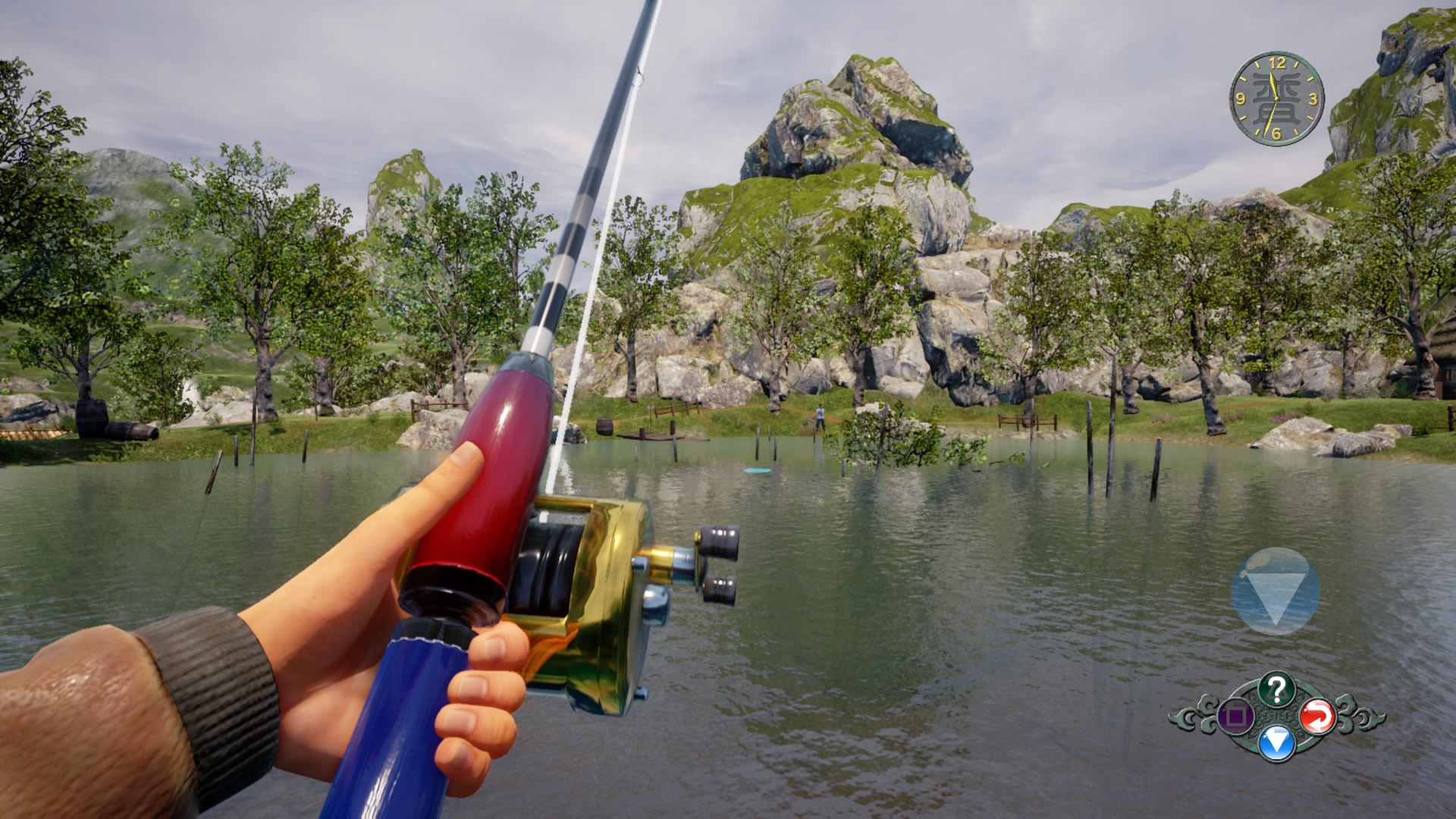
Task: Select the clock's 3 o'clock numeral
Action: pos(1313,99)
